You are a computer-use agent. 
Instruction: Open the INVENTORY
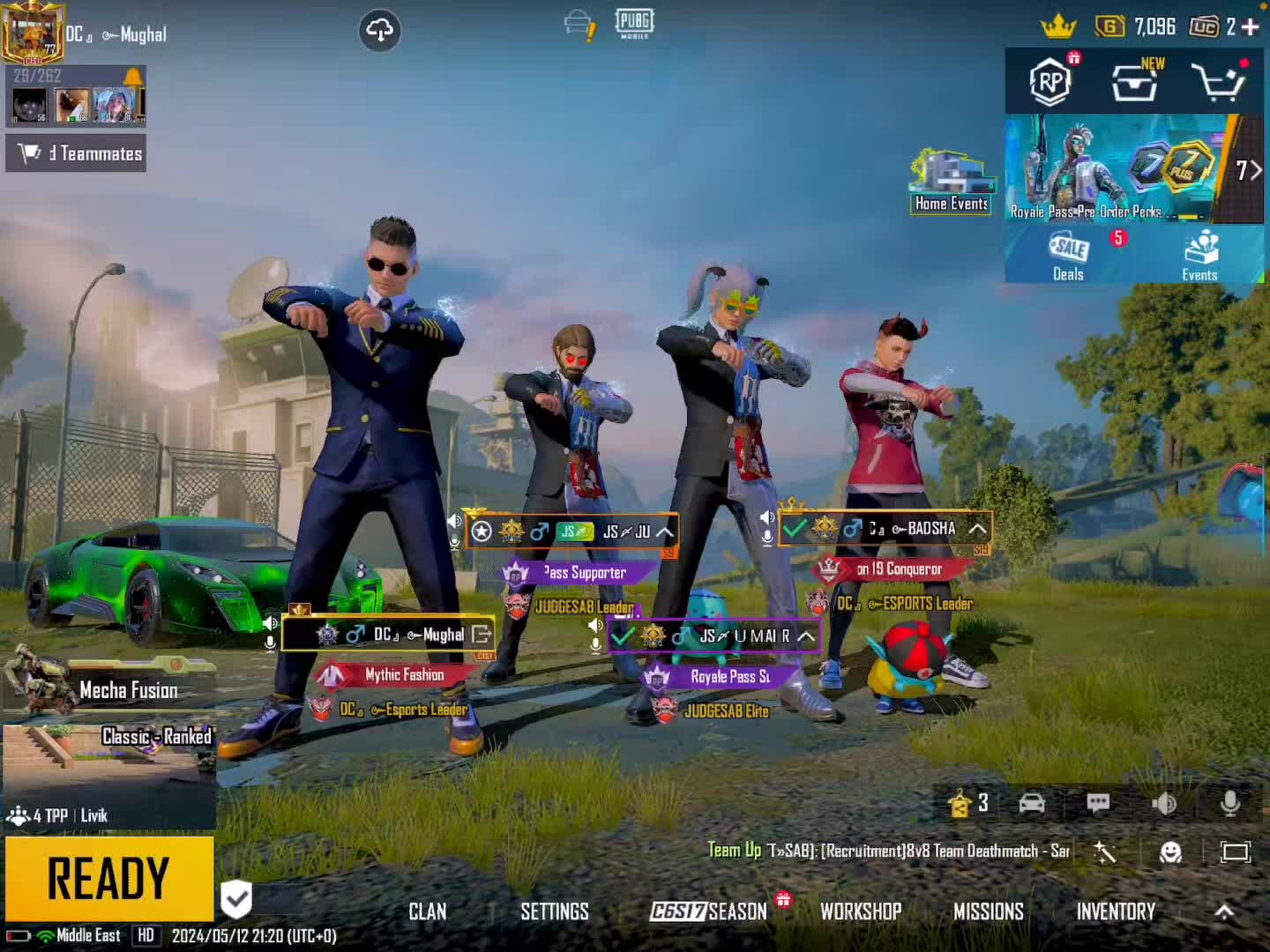point(1116,911)
